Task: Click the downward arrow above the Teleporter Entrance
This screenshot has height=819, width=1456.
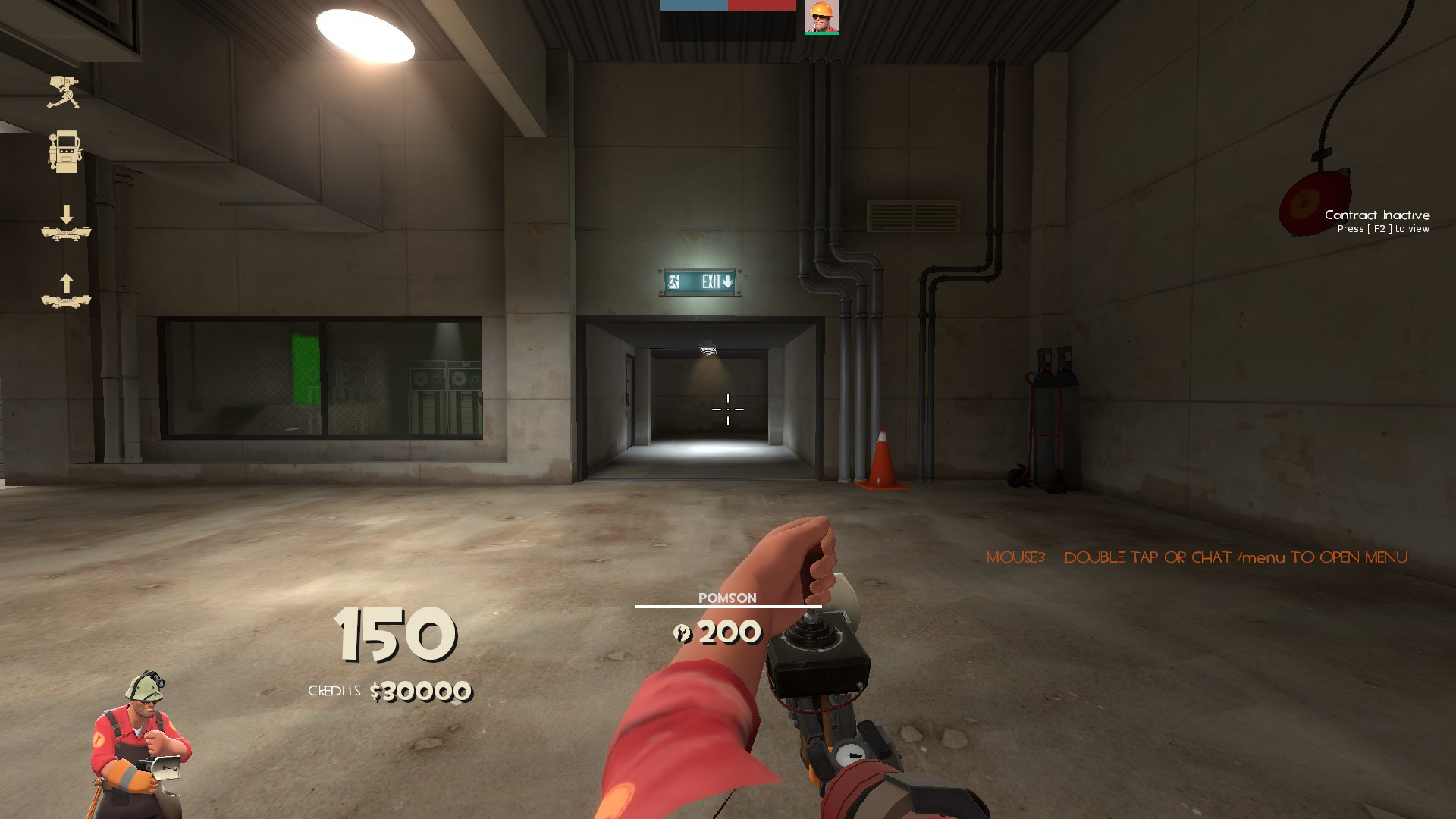Action: [67, 212]
